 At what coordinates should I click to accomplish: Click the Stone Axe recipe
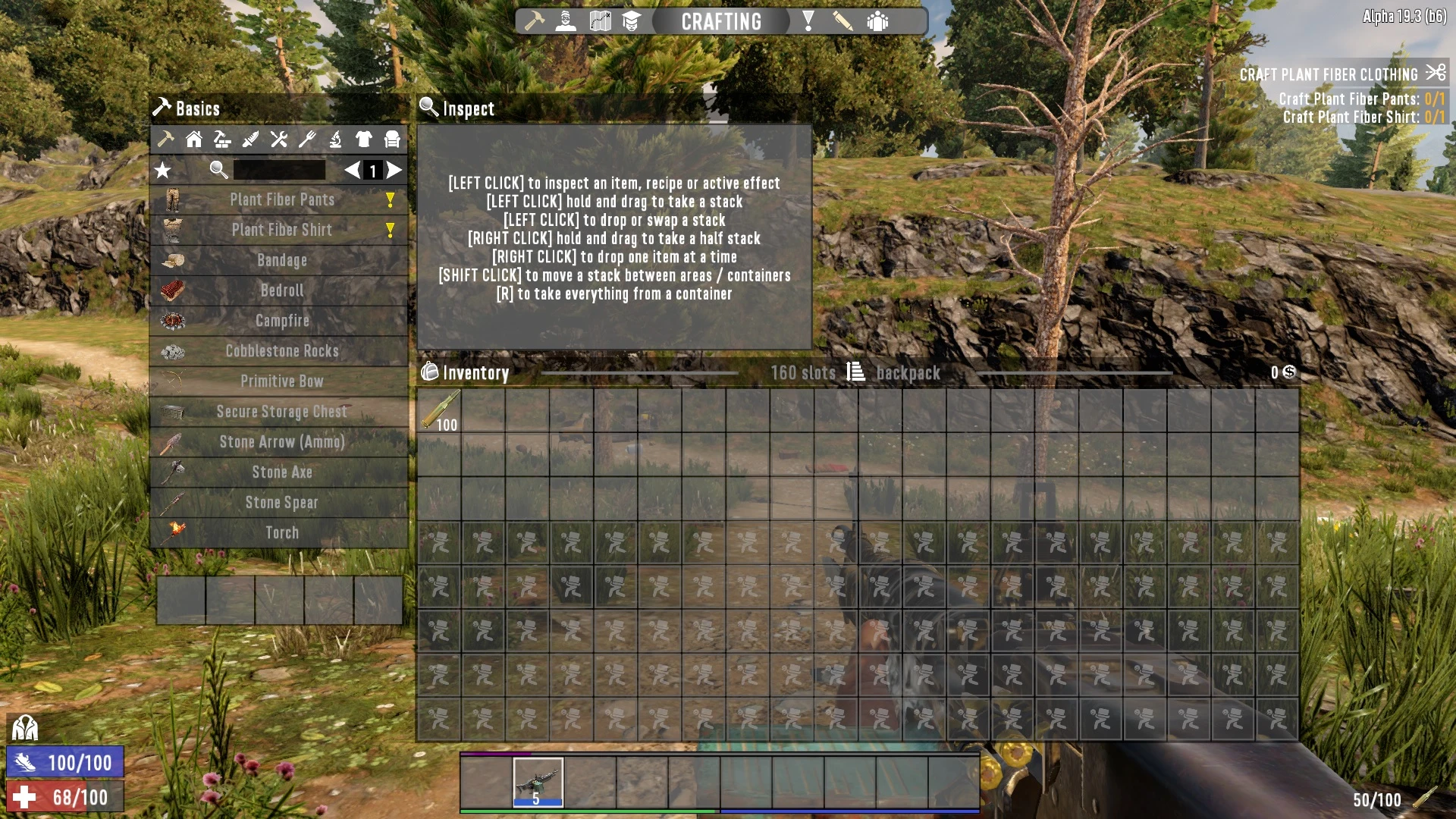click(281, 472)
